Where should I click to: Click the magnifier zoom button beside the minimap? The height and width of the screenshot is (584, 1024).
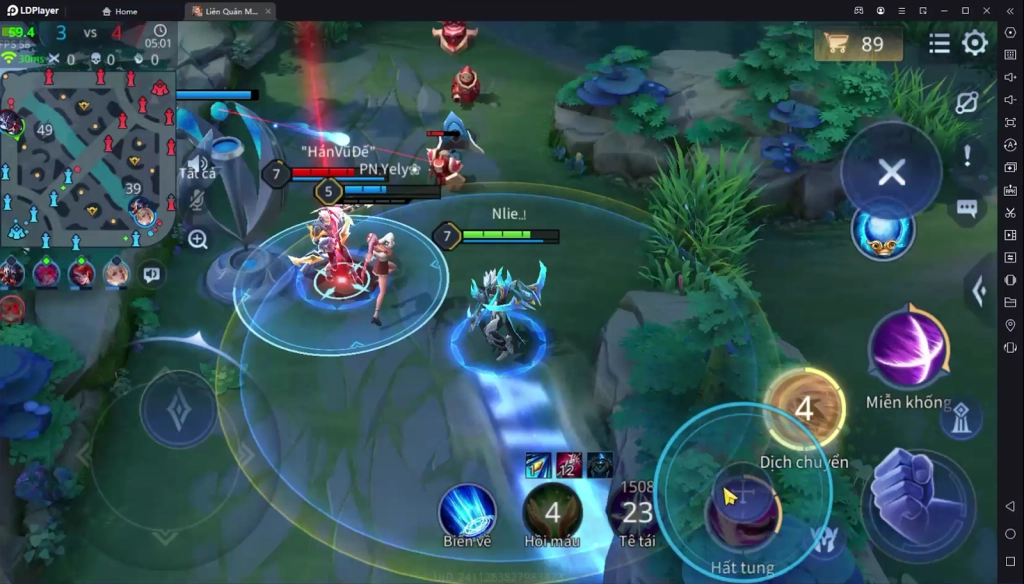[x=198, y=239]
